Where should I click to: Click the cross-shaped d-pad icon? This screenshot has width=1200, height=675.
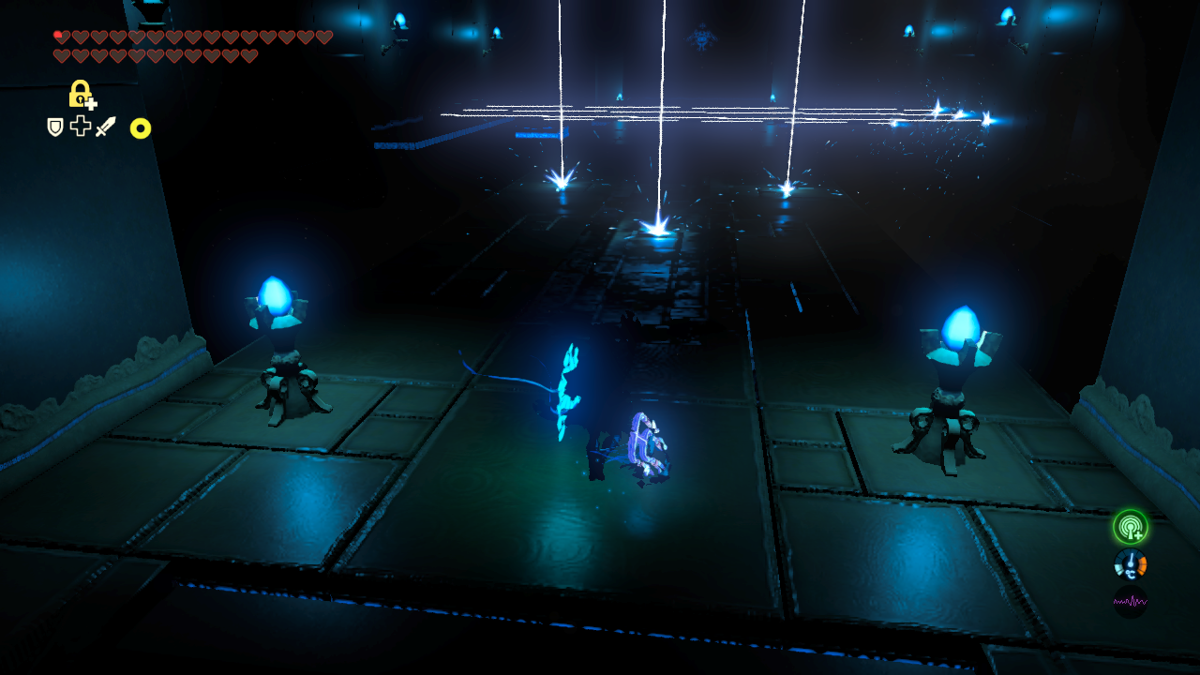(80, 127)
